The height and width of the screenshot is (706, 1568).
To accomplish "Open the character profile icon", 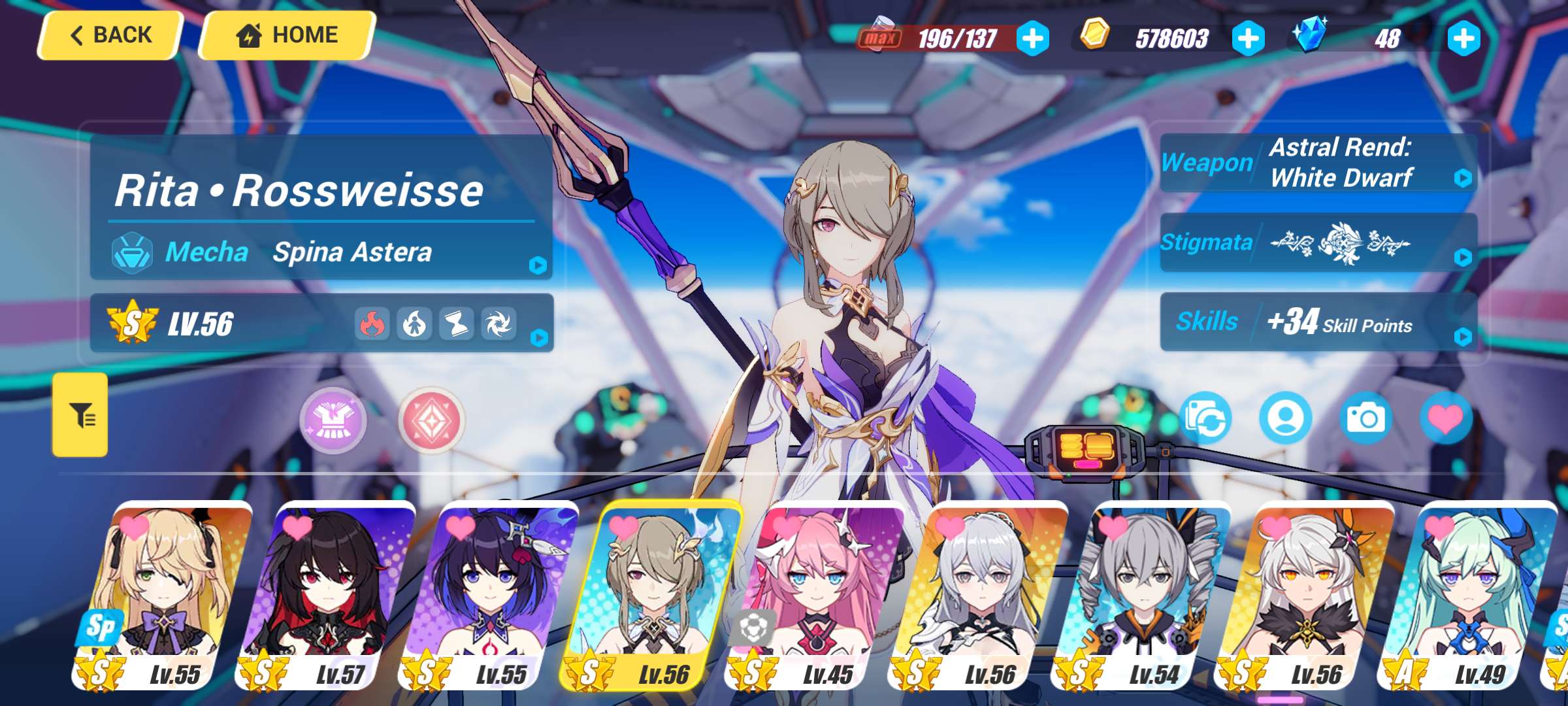I will [x=1286, y=418].
